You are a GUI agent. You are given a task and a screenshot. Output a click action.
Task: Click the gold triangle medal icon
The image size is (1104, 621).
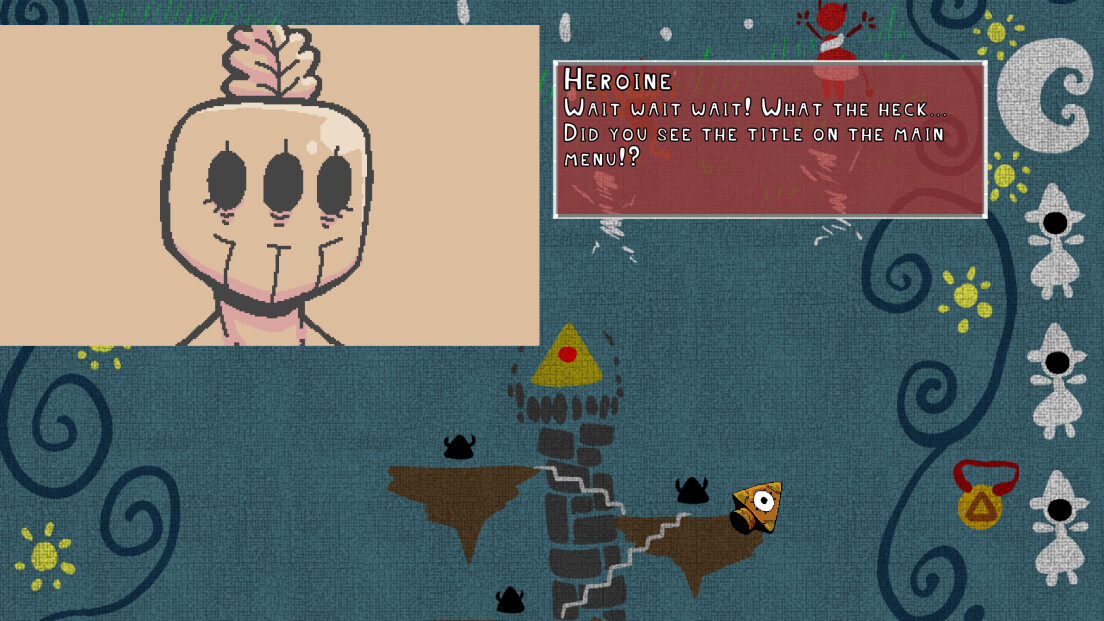point(981,505)
